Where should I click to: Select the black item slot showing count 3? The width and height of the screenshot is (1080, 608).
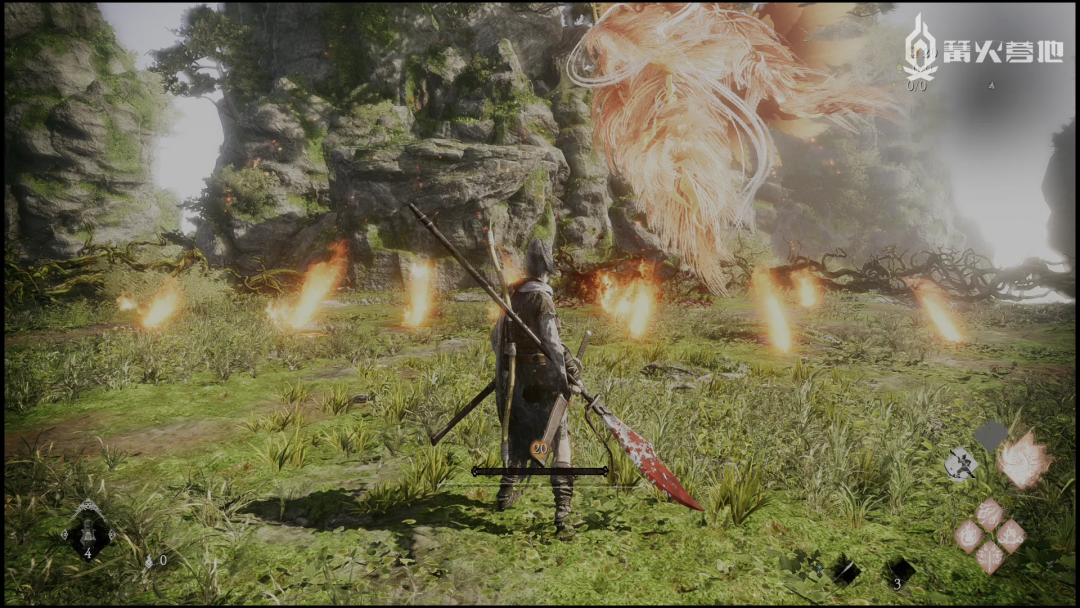(x=900, y=572)
